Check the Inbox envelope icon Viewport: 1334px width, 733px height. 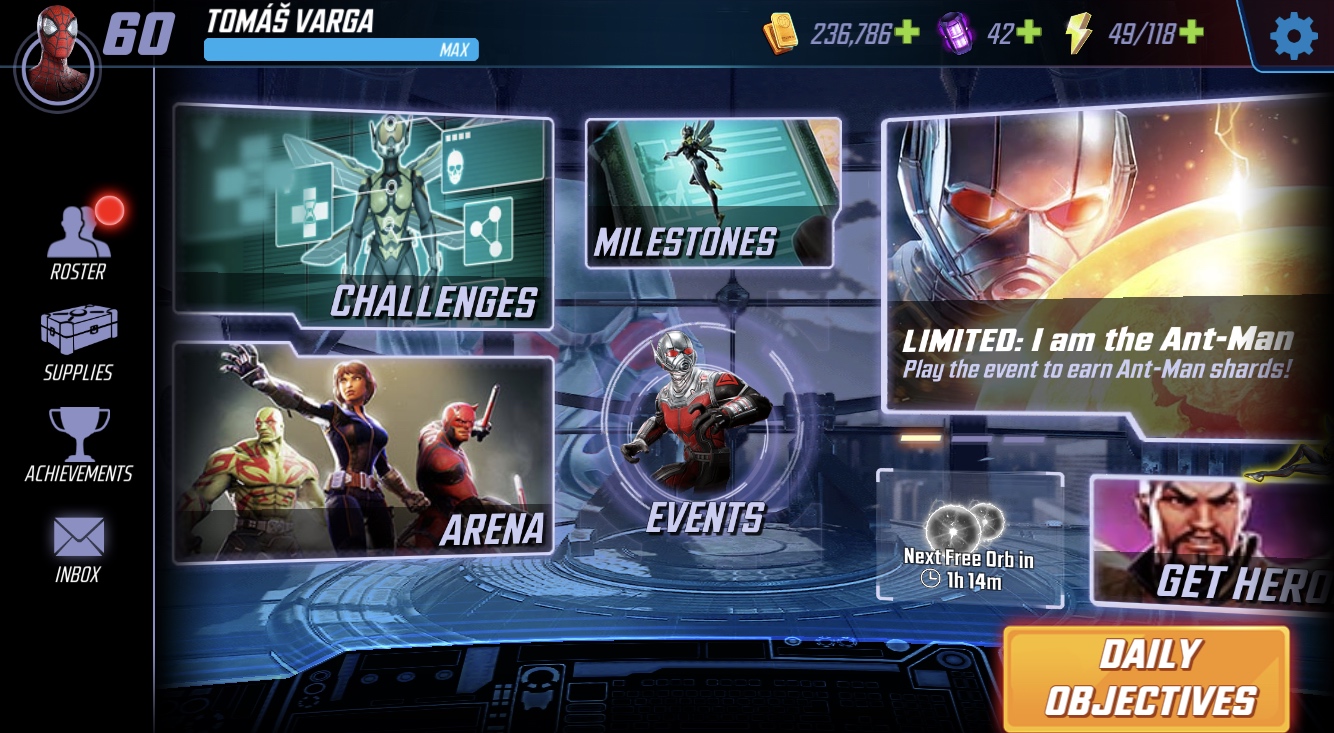[77, 536]
